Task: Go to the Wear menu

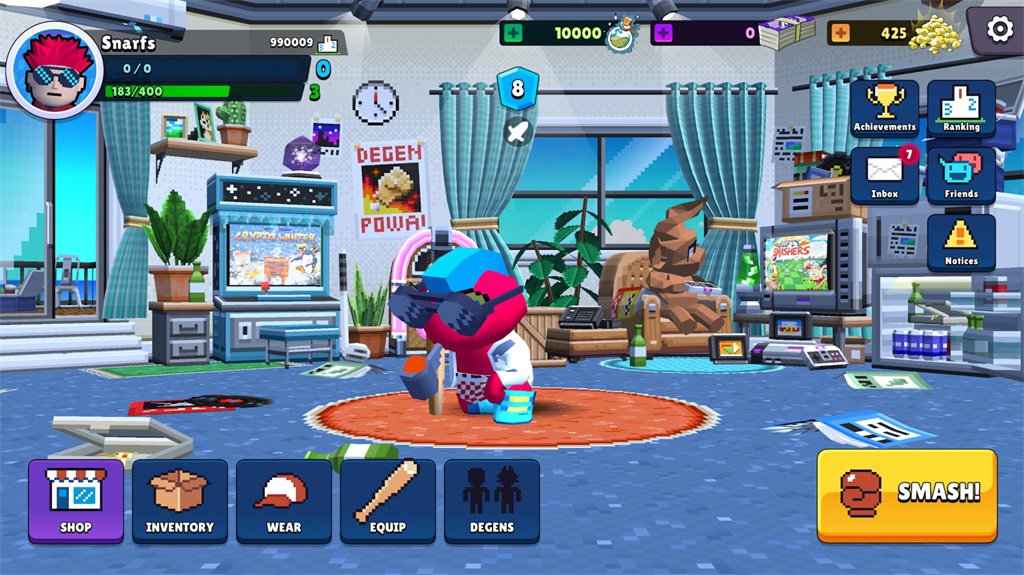Action: pyautogui.click(x=284, y=500)
